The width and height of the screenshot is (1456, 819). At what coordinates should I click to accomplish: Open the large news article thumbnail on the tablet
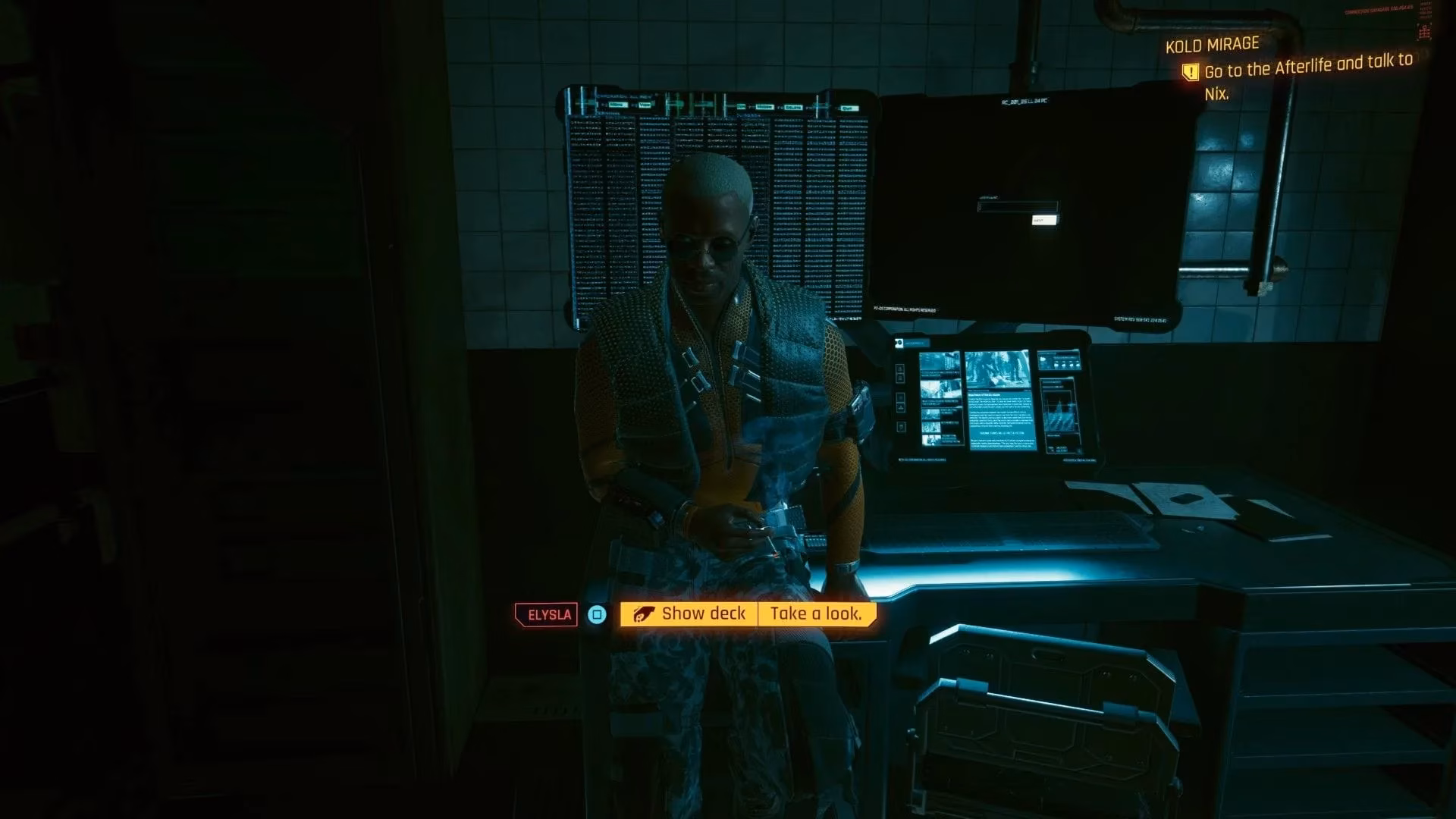(999, 370)
